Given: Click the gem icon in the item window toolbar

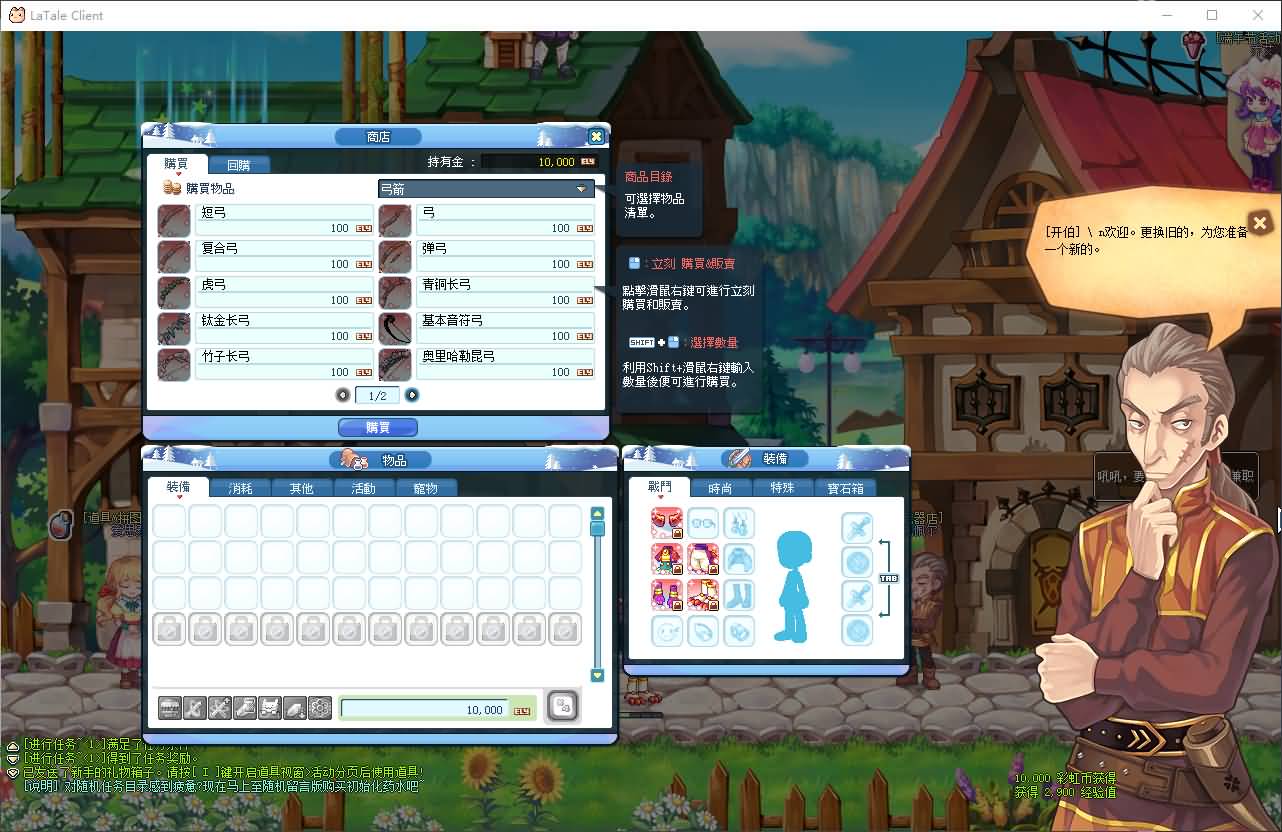Looking at the screenshot, I should [294, 707].
